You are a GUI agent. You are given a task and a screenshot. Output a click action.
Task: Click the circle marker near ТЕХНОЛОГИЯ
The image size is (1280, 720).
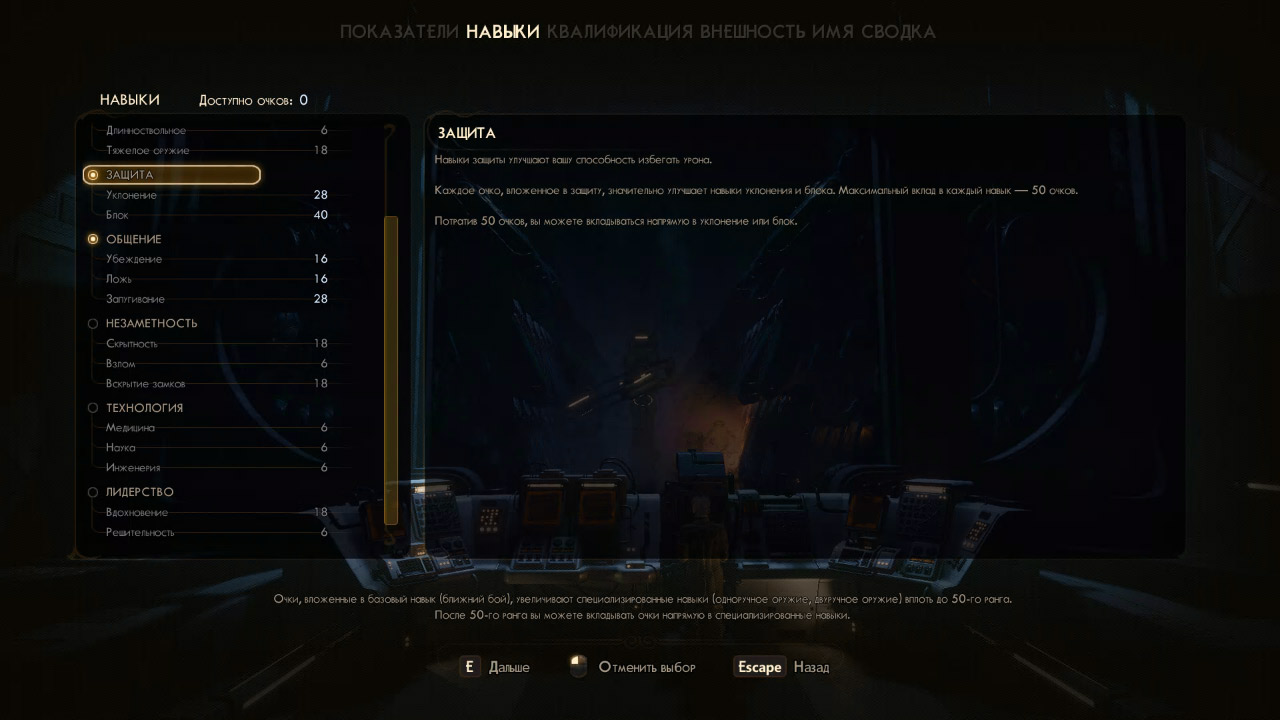(94, 407)
